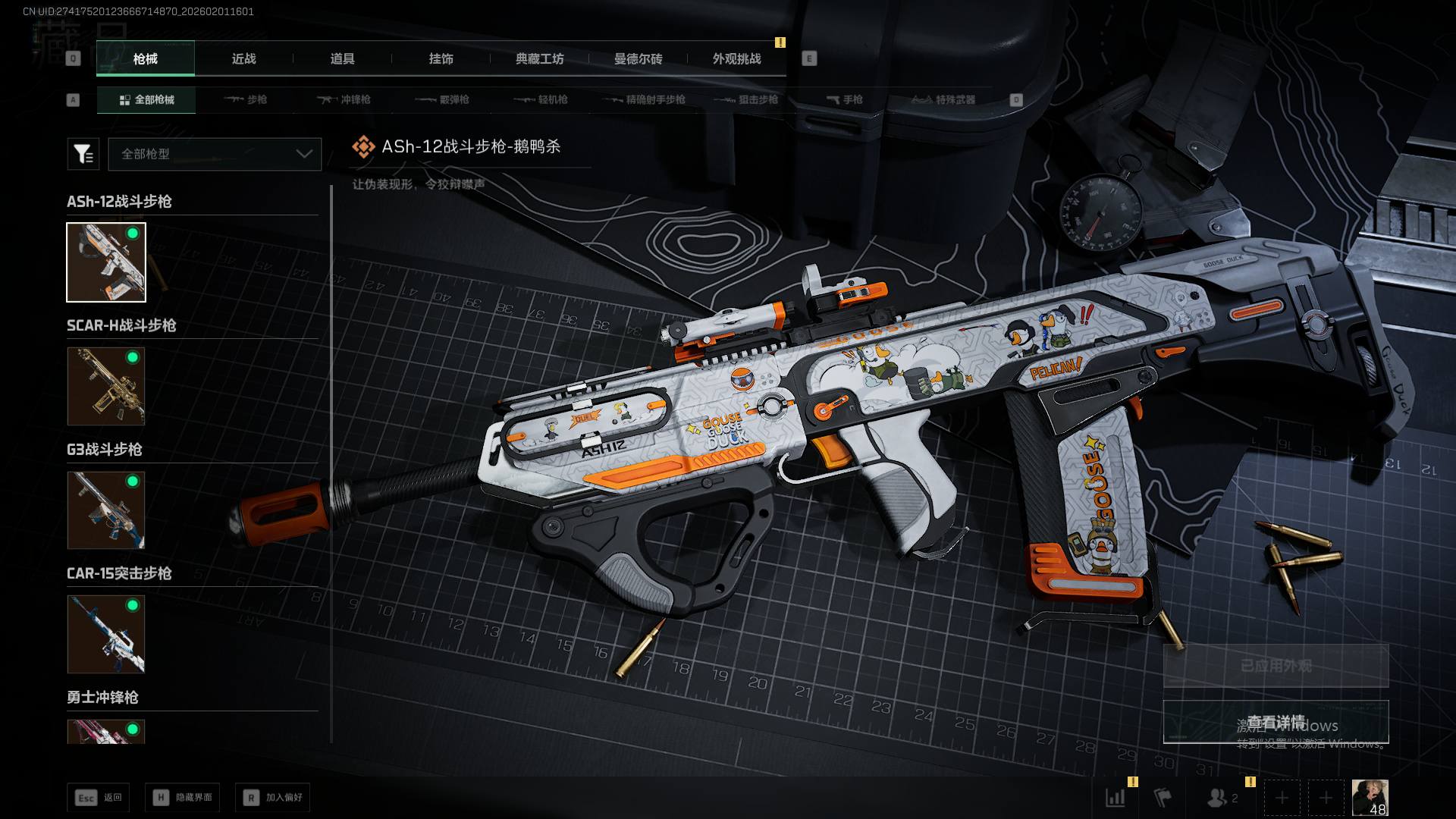1456x819 pixels.
Task: Select the SCAR-H gold skin thumbnail
Action: 106,387
